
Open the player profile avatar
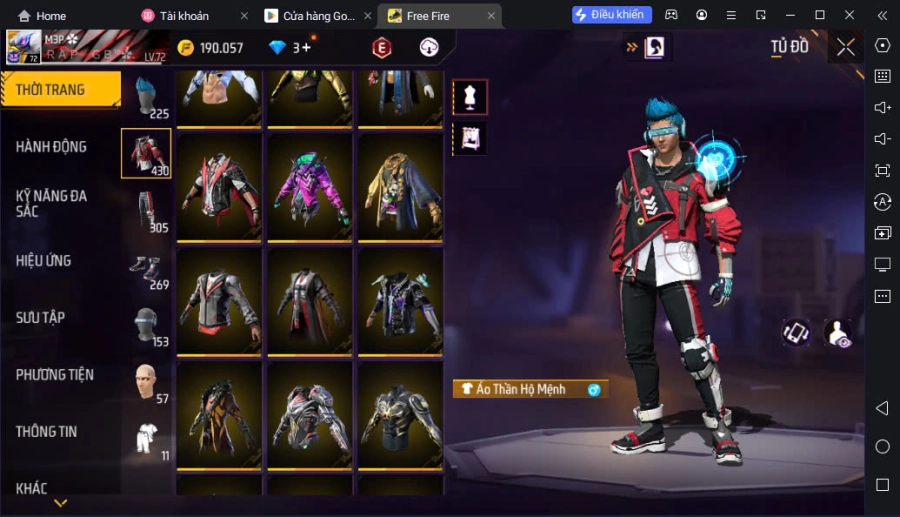[23, 46]
